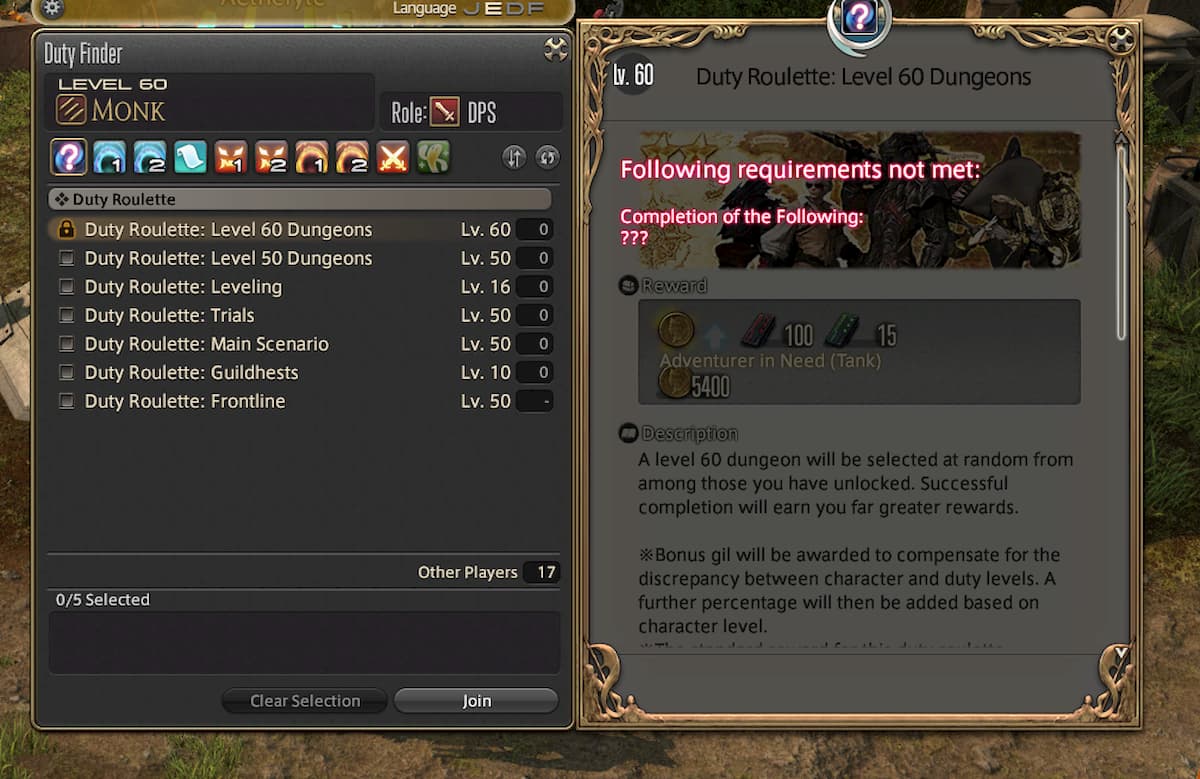The height and width of the screenshot is (779, 1200).
Task: Open the gear settings icon
Action: pos(52,9)
